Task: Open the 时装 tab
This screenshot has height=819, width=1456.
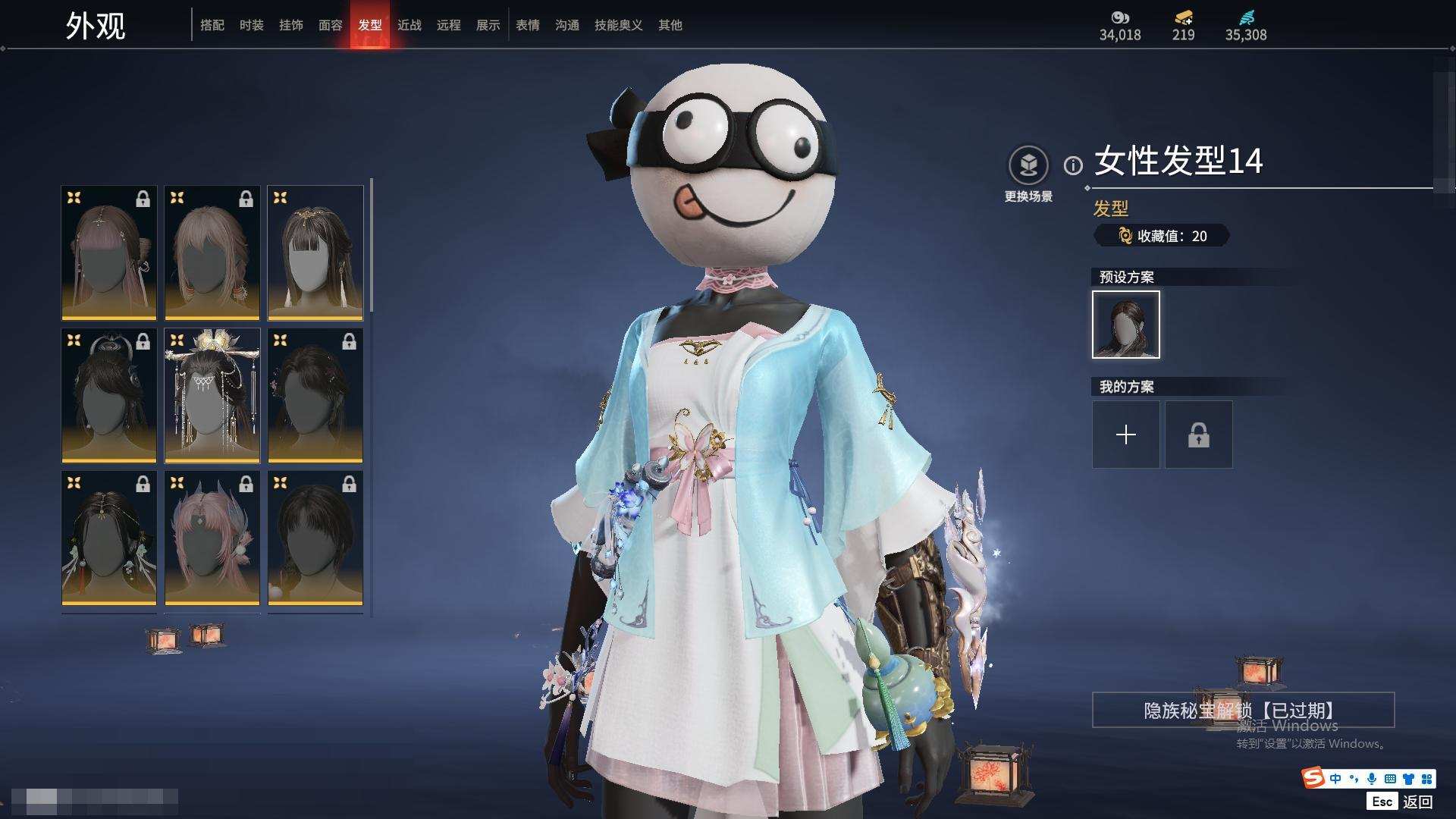Action: click(x=252, y=25)
